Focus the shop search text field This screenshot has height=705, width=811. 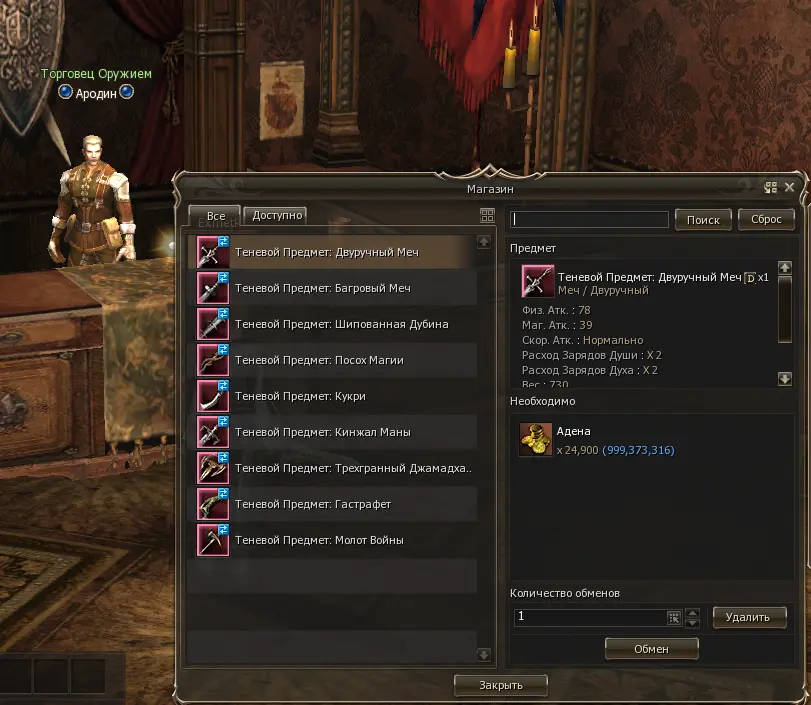(590, 220)
